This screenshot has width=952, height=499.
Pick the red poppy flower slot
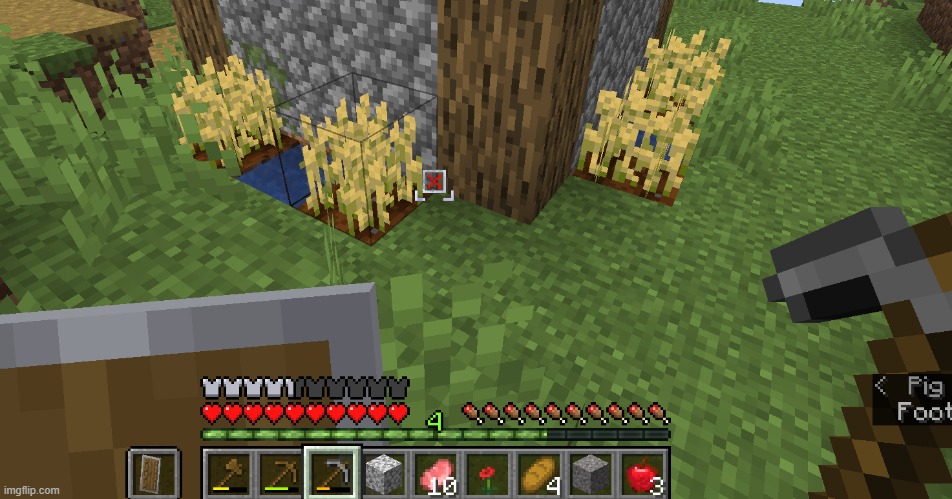pos(487,473)
